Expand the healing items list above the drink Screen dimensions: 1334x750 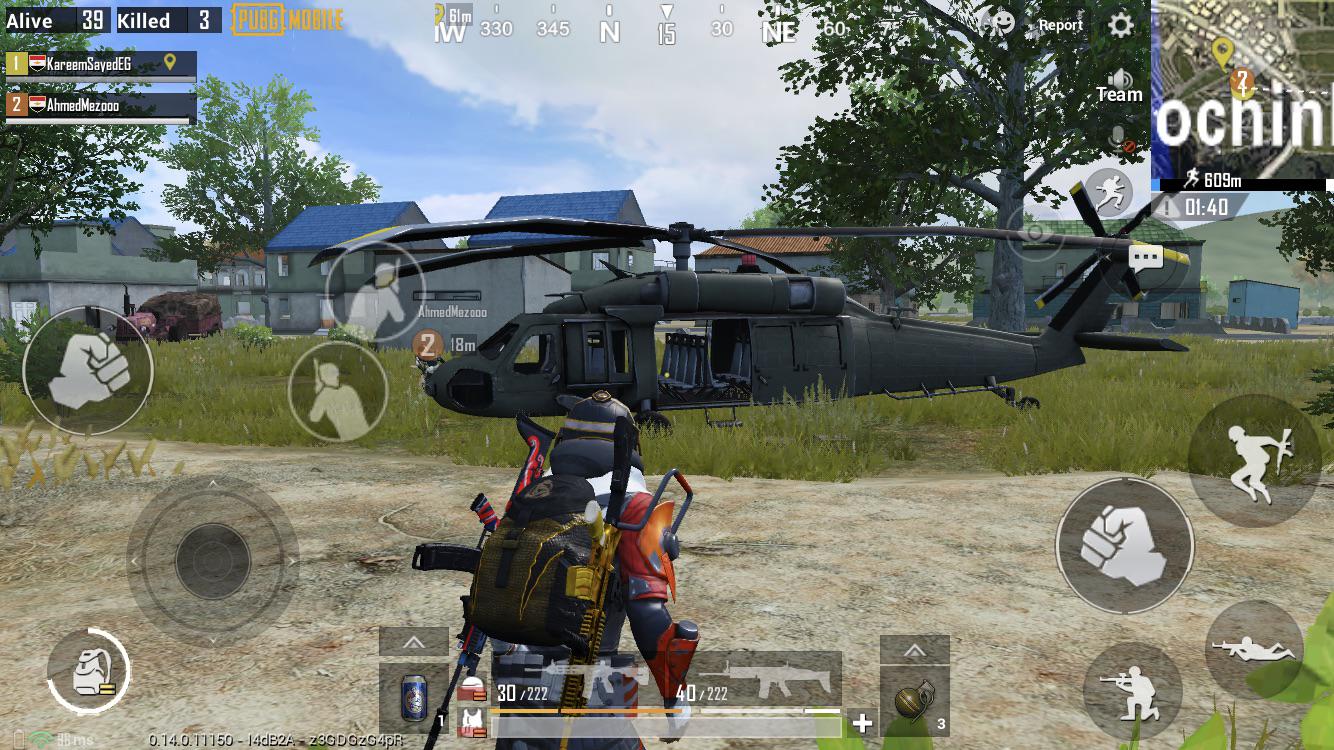[x=413, y=642]
